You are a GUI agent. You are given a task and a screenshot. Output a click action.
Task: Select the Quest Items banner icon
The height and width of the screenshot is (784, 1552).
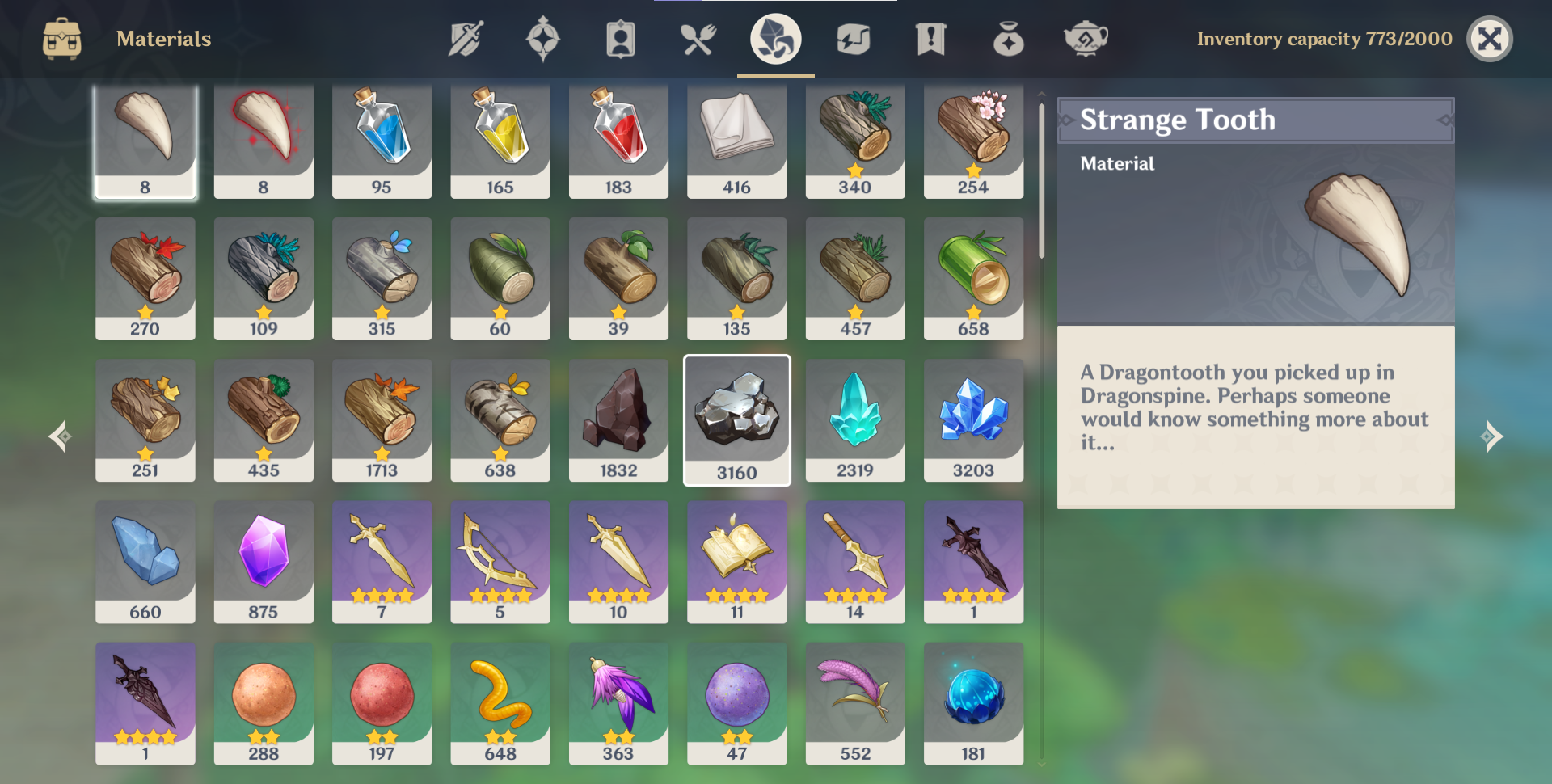point(930,38)
